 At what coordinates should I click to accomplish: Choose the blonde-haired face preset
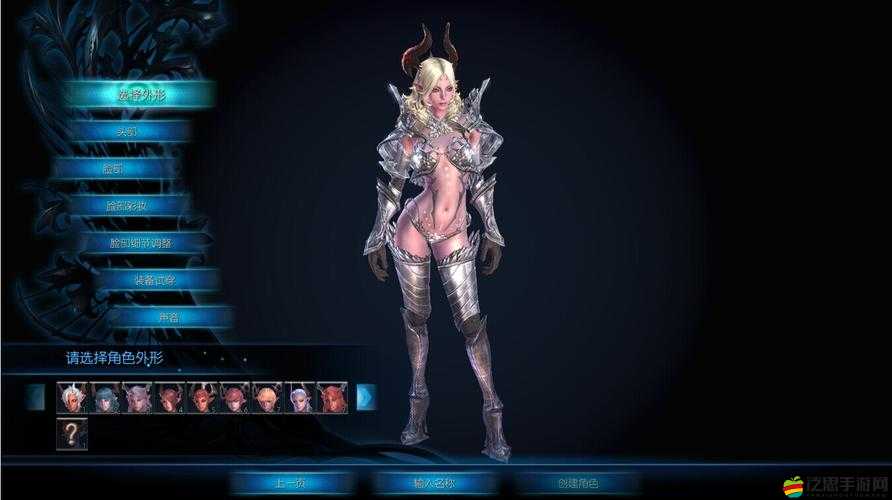(267, 397)
